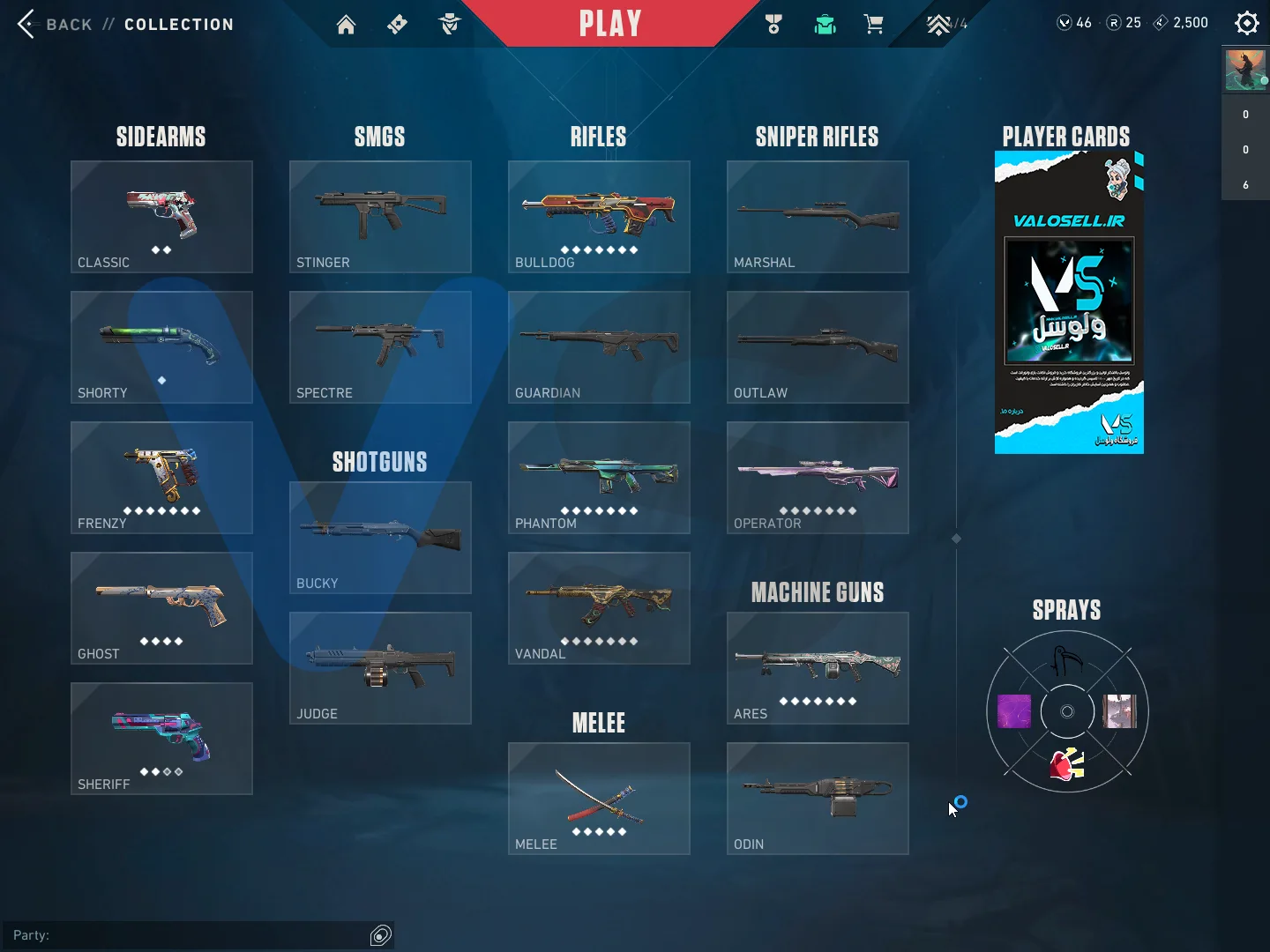Viewport: 1270px width, 952px height.
Task: Open the Valosell player card
Action: tap(1069, 302)
